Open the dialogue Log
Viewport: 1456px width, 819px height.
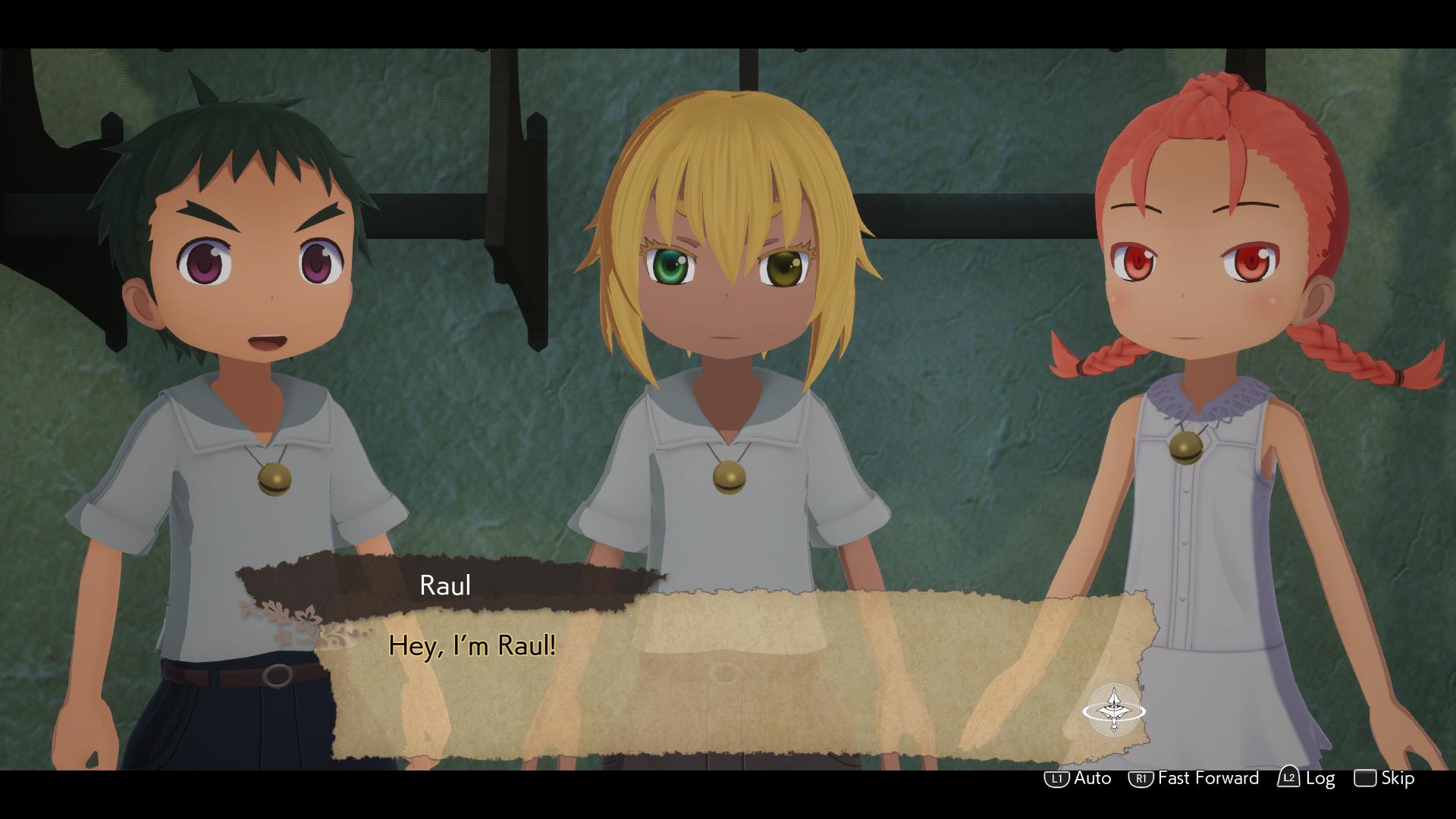pos(1307,778)
